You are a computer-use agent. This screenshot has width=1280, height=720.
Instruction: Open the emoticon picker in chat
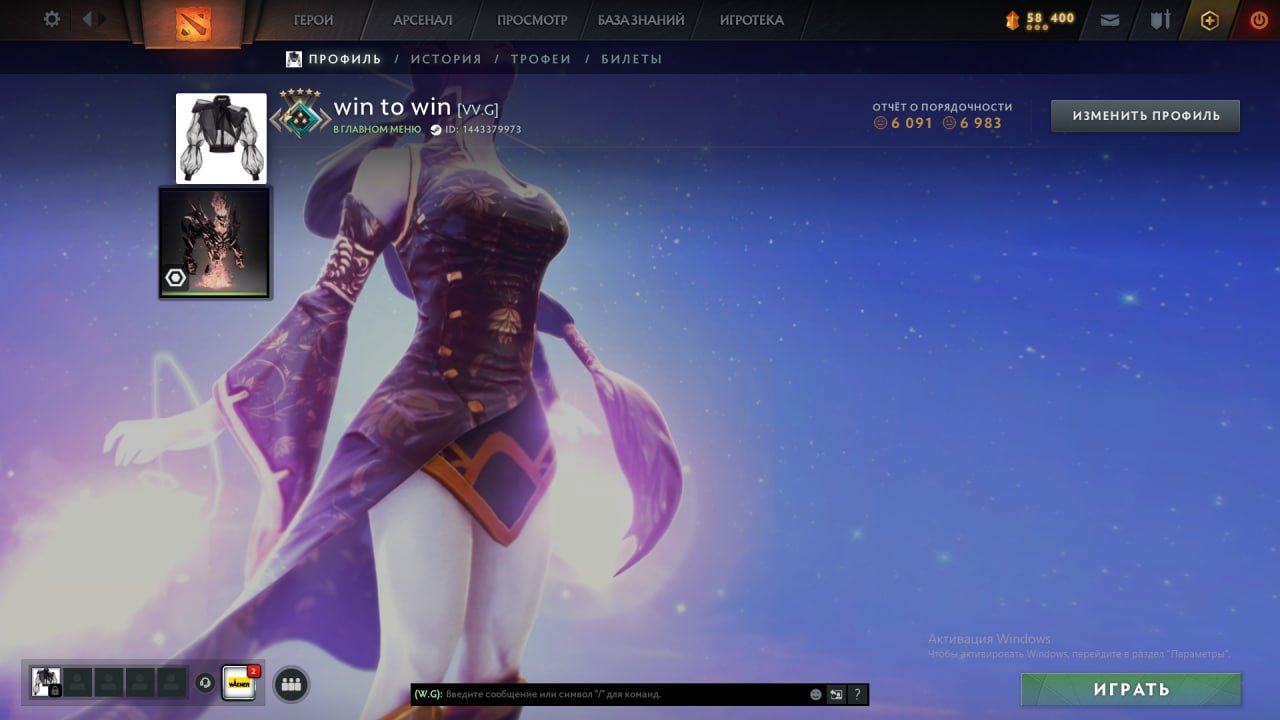816,694
